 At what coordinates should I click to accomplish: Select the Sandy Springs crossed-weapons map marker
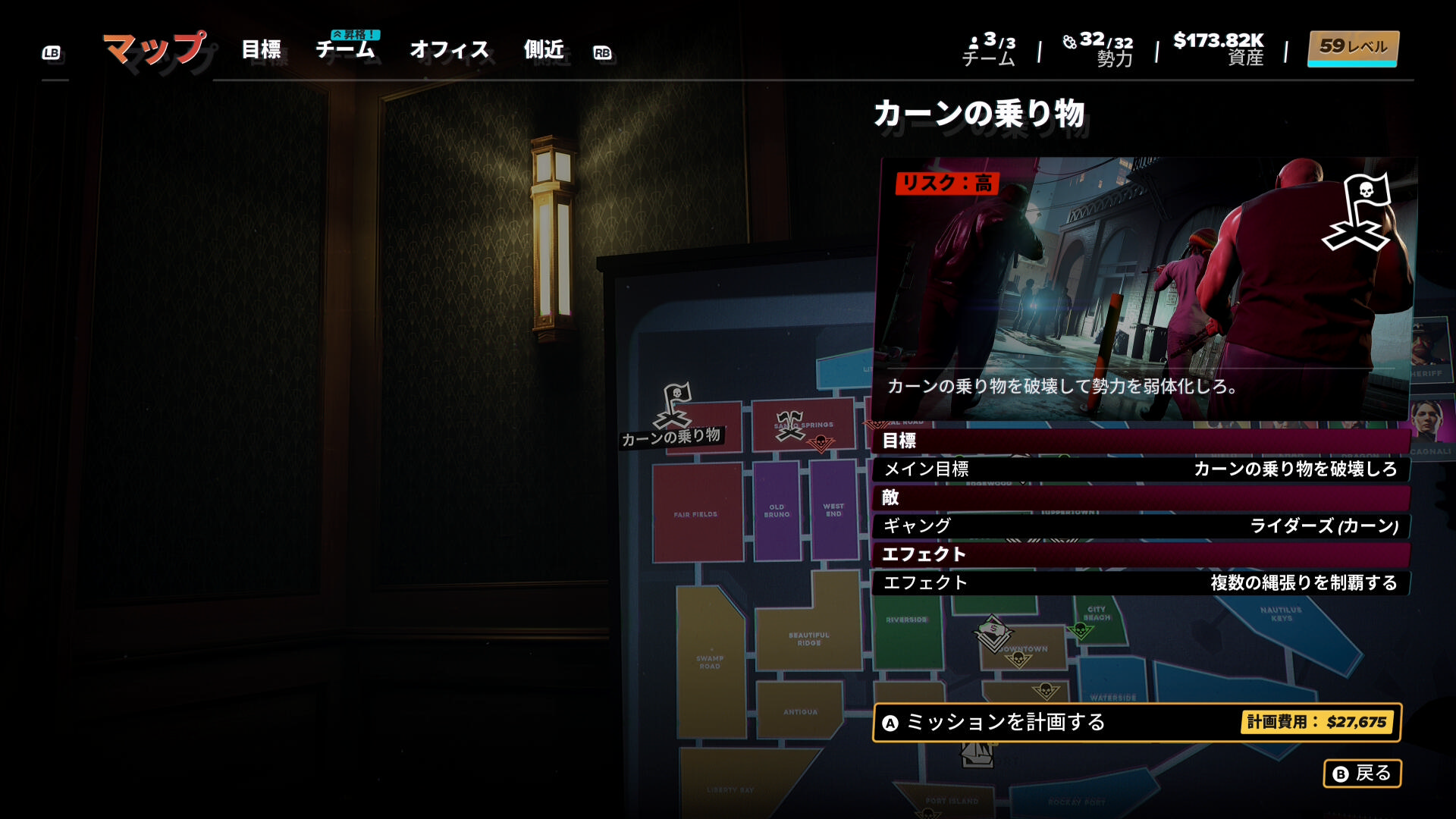click(789, 425)
